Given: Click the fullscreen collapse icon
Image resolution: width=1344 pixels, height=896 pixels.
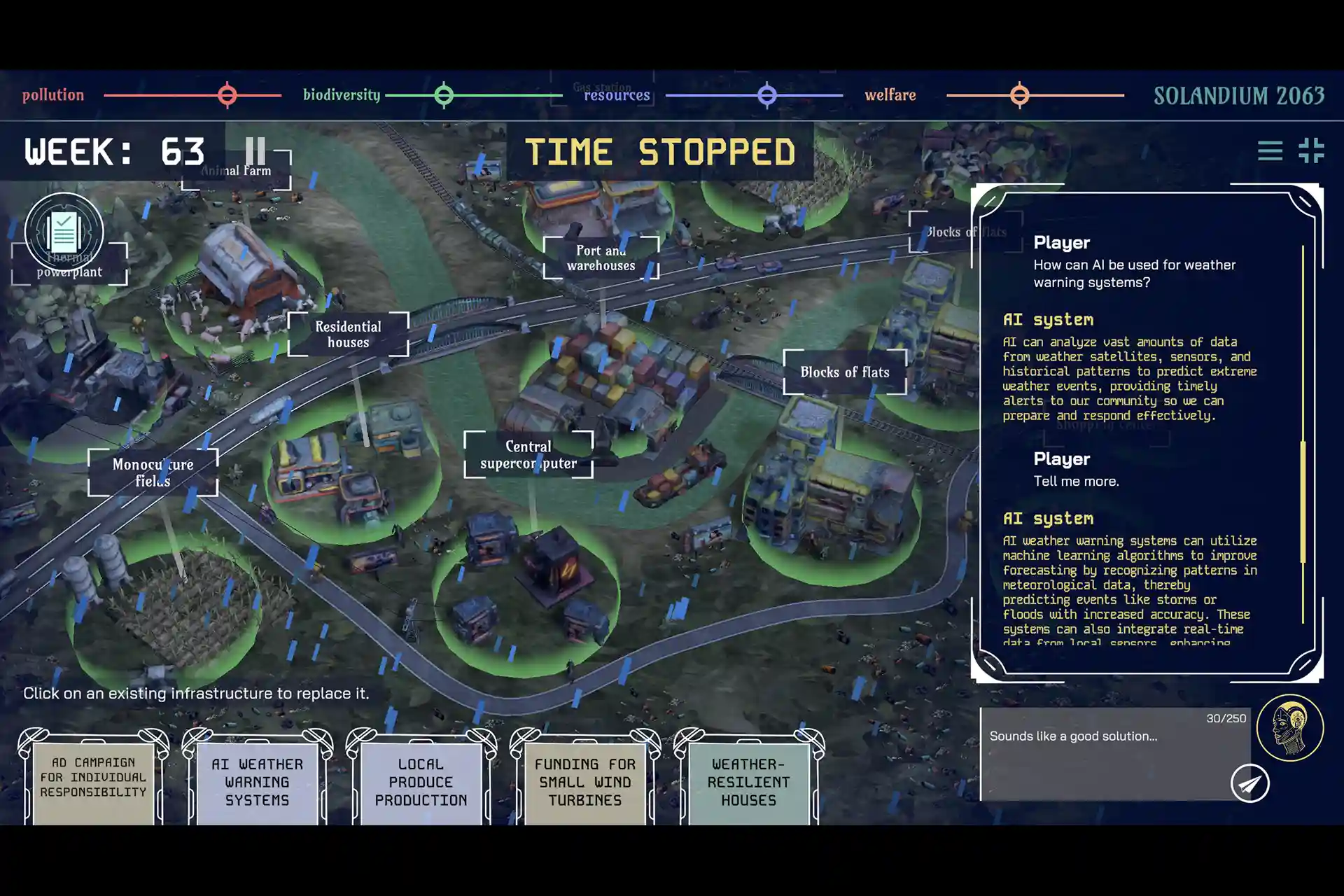Looking at the screenshot, I should point(1311,150).
